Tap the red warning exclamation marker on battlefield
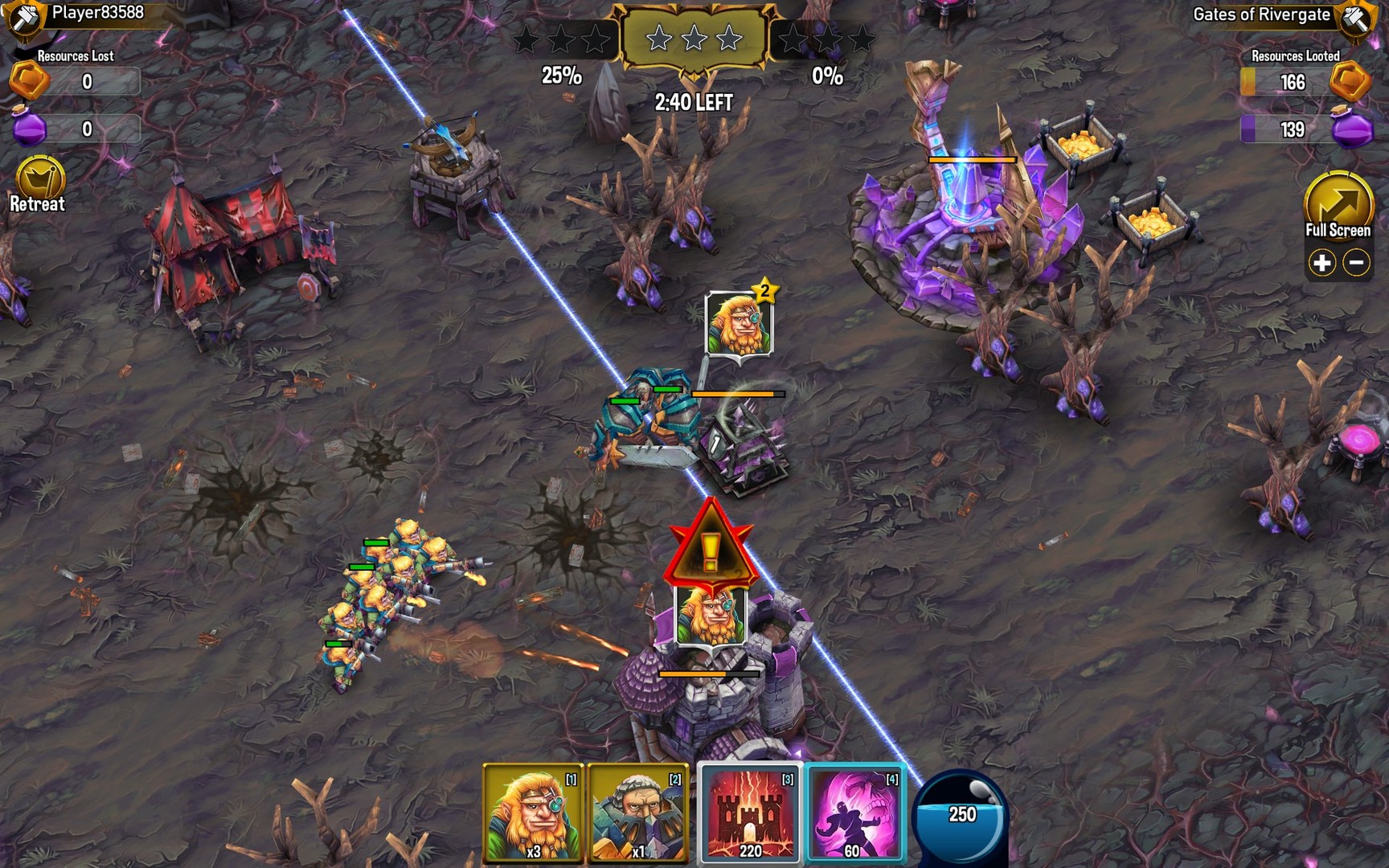 click(709, 547)
